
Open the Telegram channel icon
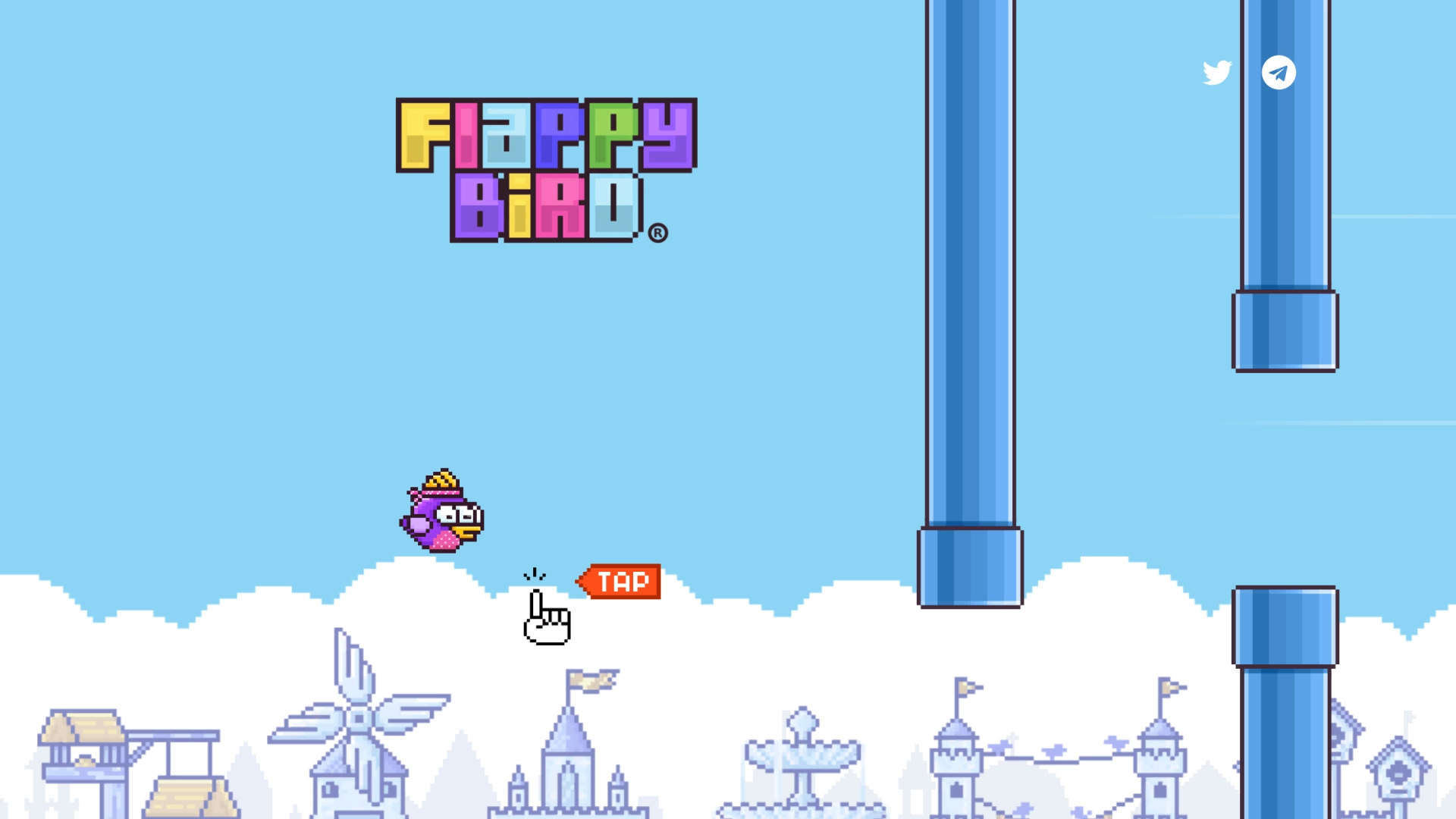(1279, 72)
